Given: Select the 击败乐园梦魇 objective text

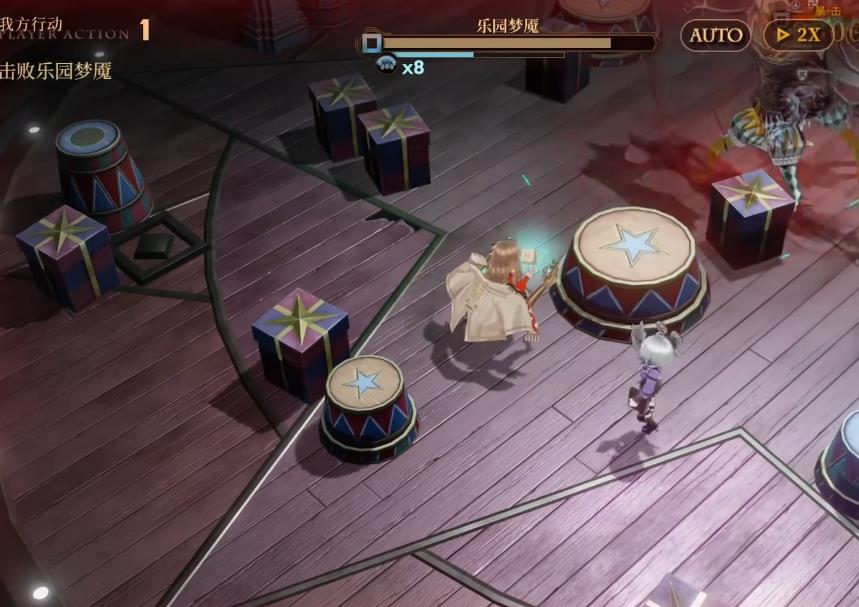Looking at the screenshot, I should click(56, 71).
